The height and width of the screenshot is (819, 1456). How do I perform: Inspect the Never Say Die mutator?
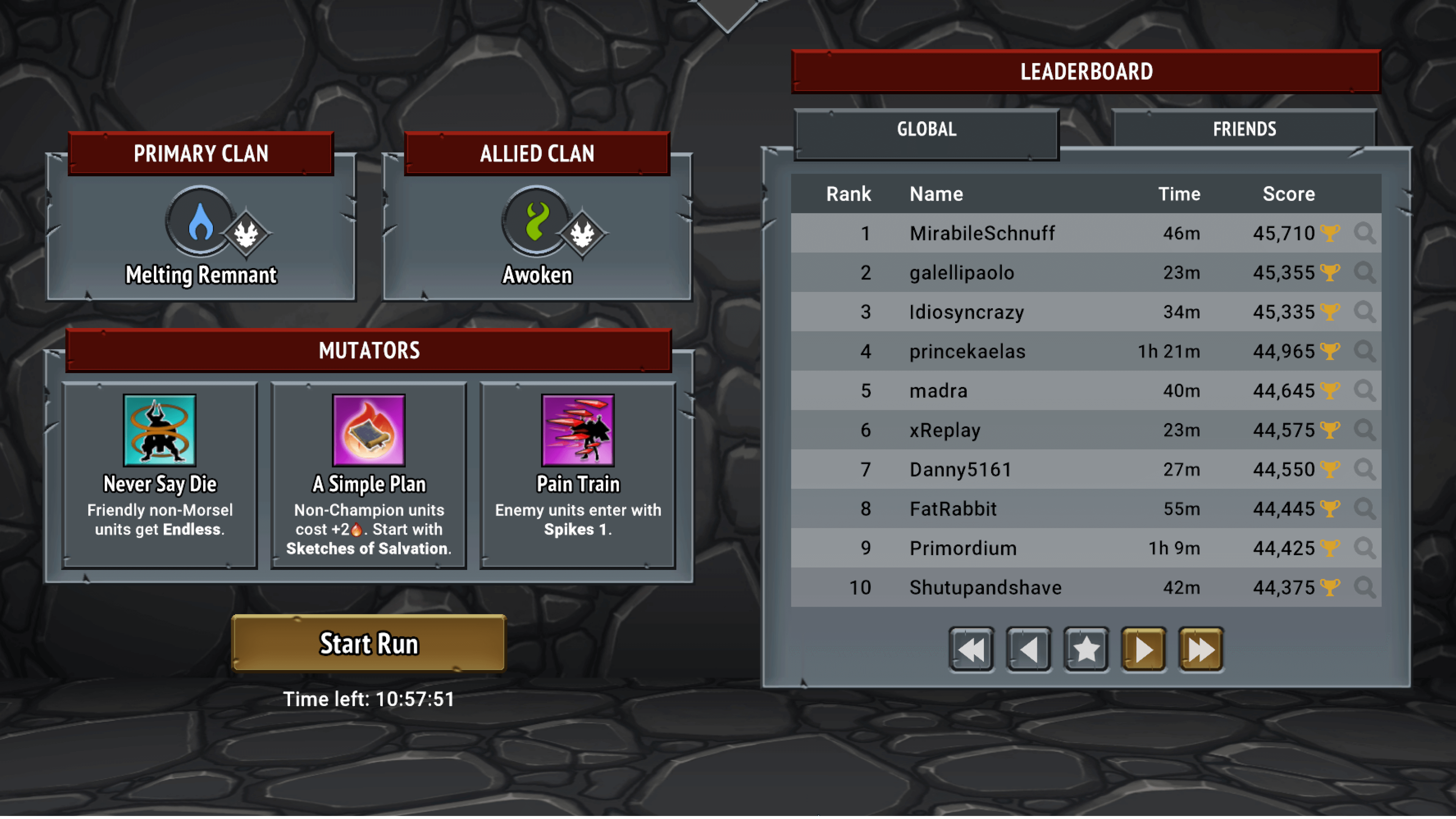(160, 475)
